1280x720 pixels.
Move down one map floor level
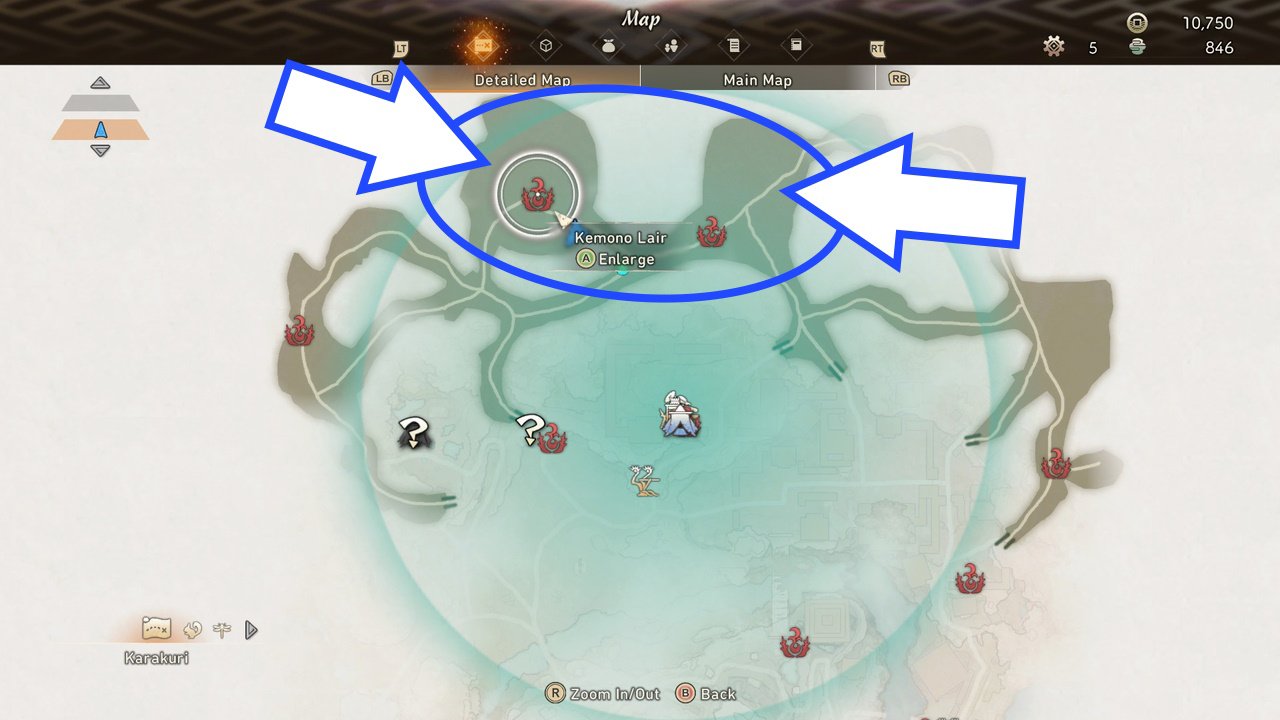coord(100,151)
